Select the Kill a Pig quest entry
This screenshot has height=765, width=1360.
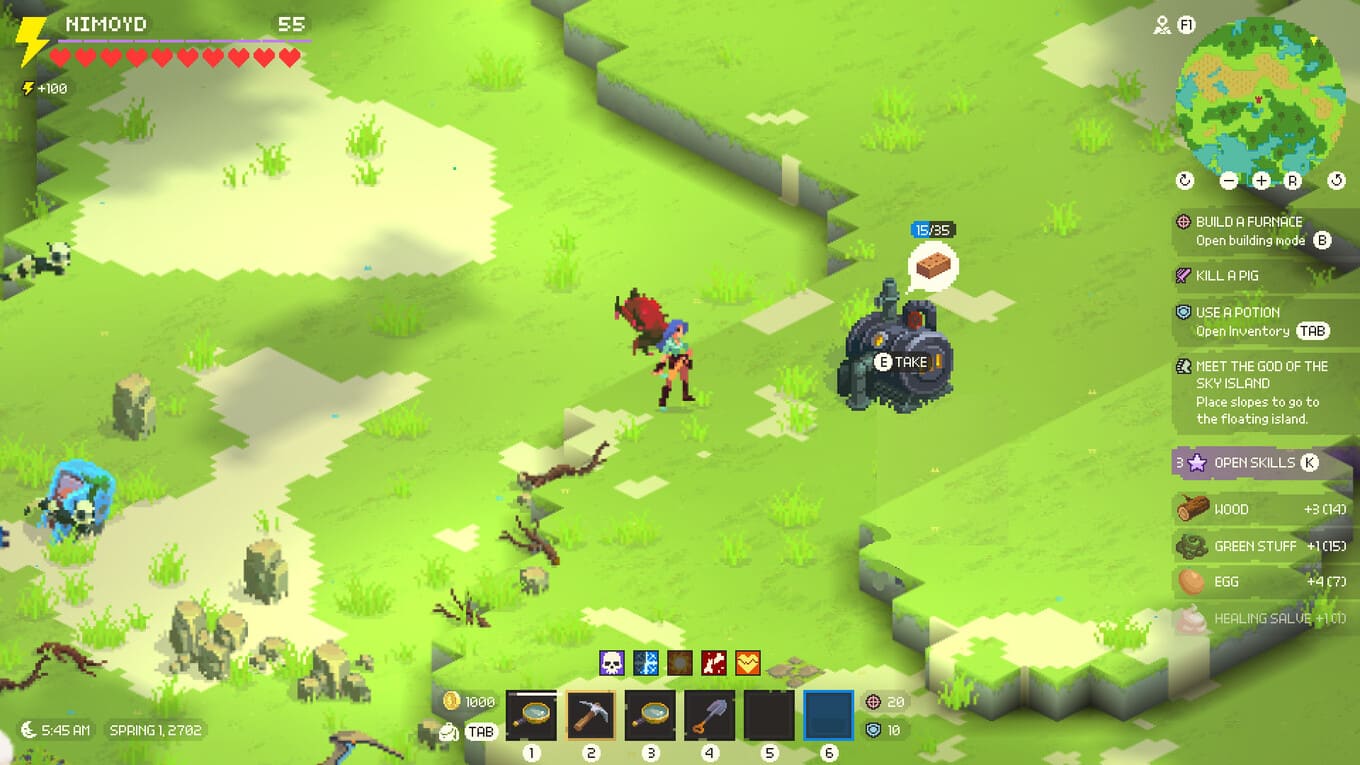[x=1226, y=275]
